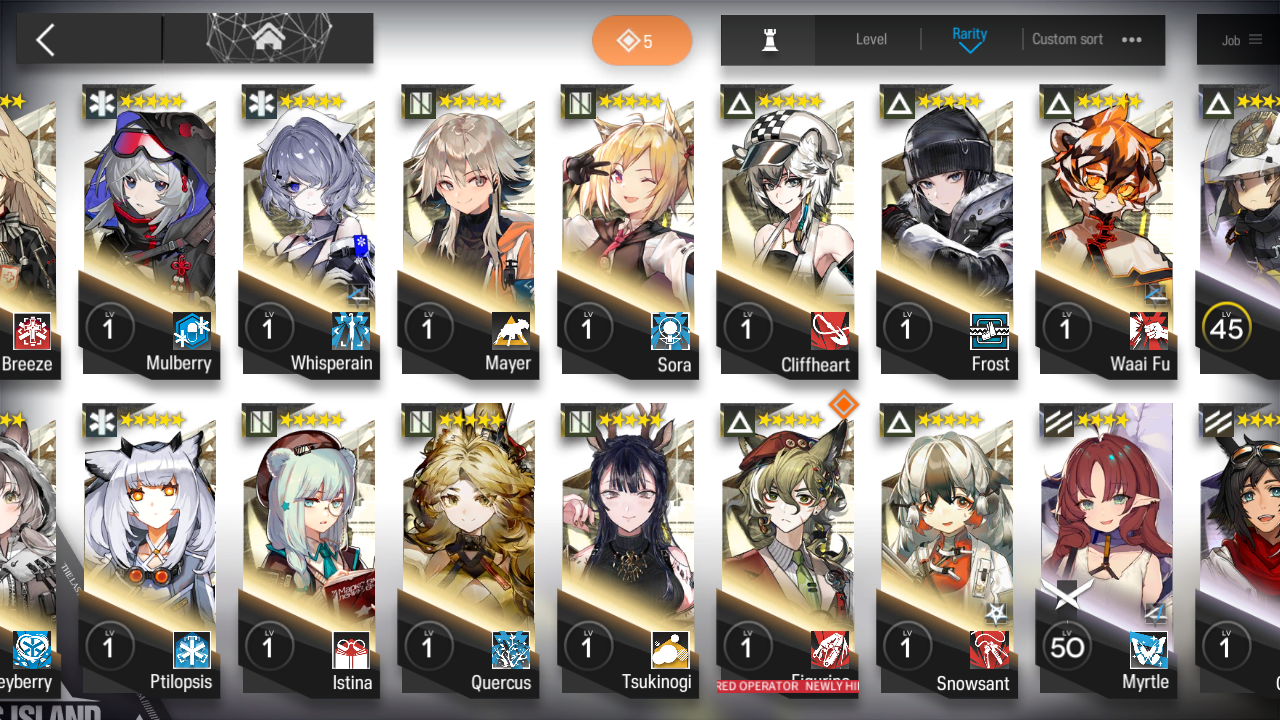
Task: Choose the Mayer operator card
Action: point(468,230)
